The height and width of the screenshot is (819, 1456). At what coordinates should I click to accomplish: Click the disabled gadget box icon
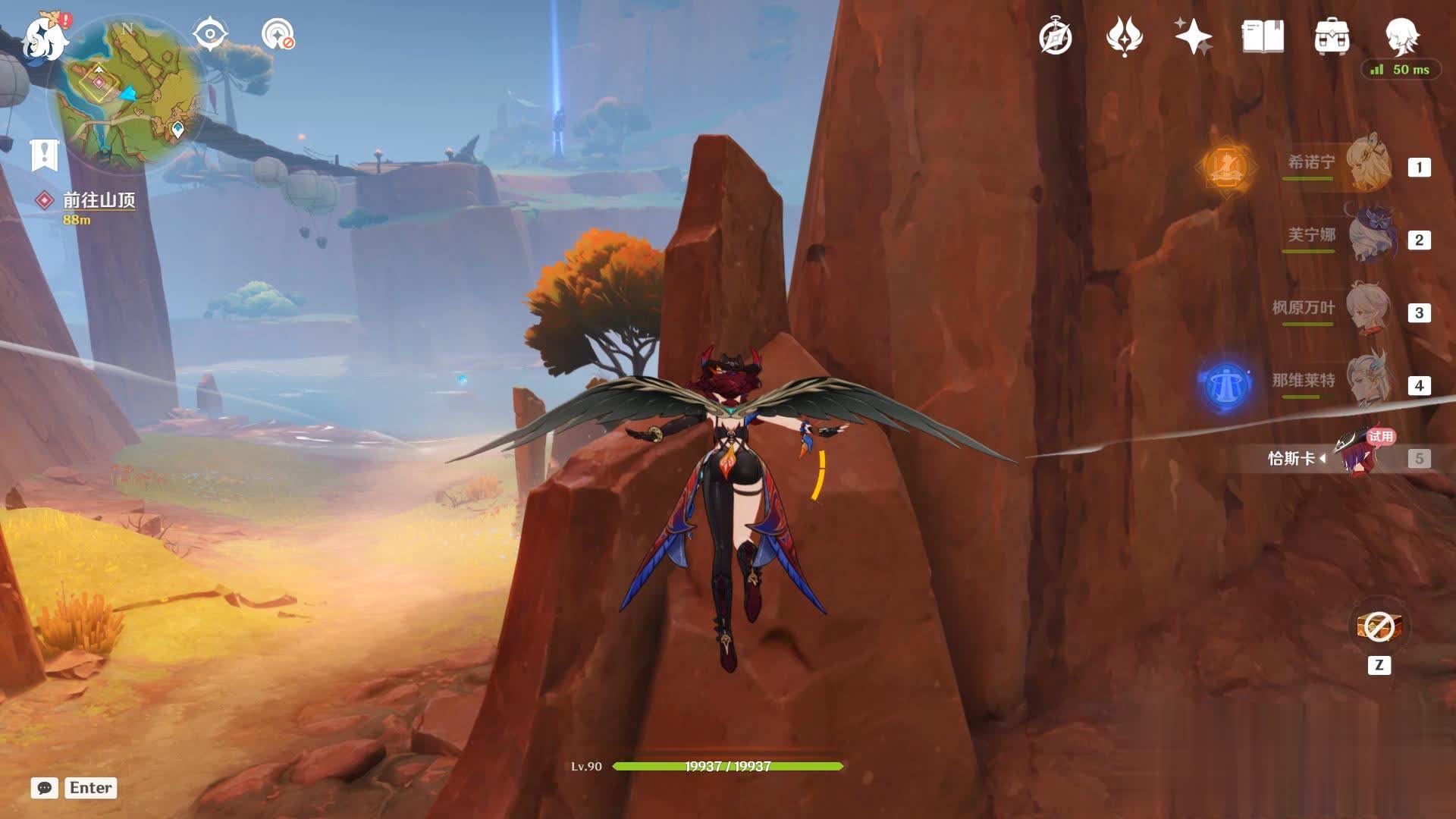tap(1379, 628)
